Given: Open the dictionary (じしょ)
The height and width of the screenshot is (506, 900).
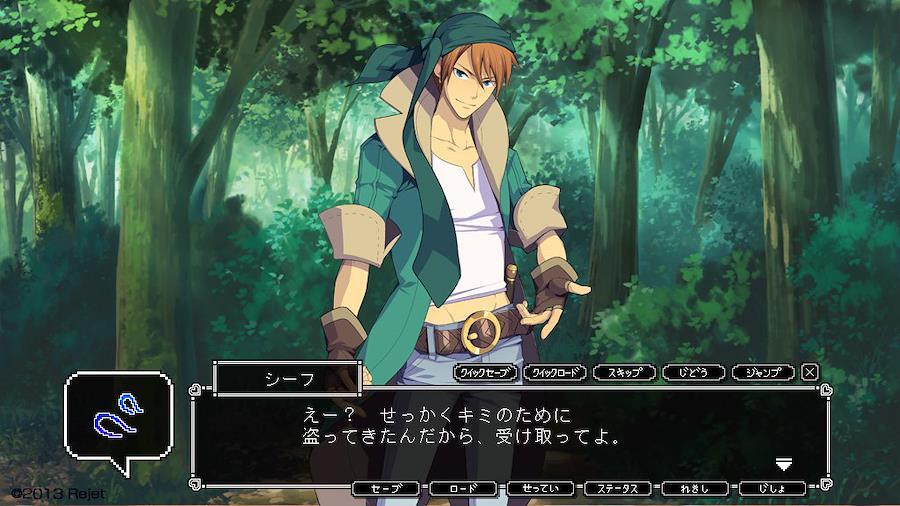Looking at the screenshot, I should pyautogui.click(x=771, y=489).
